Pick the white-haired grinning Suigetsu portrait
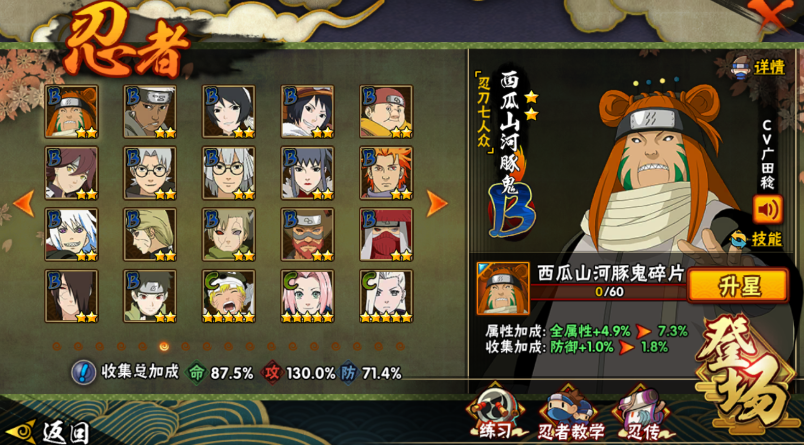Screen dimensions: 804x445 coord(70,234)
